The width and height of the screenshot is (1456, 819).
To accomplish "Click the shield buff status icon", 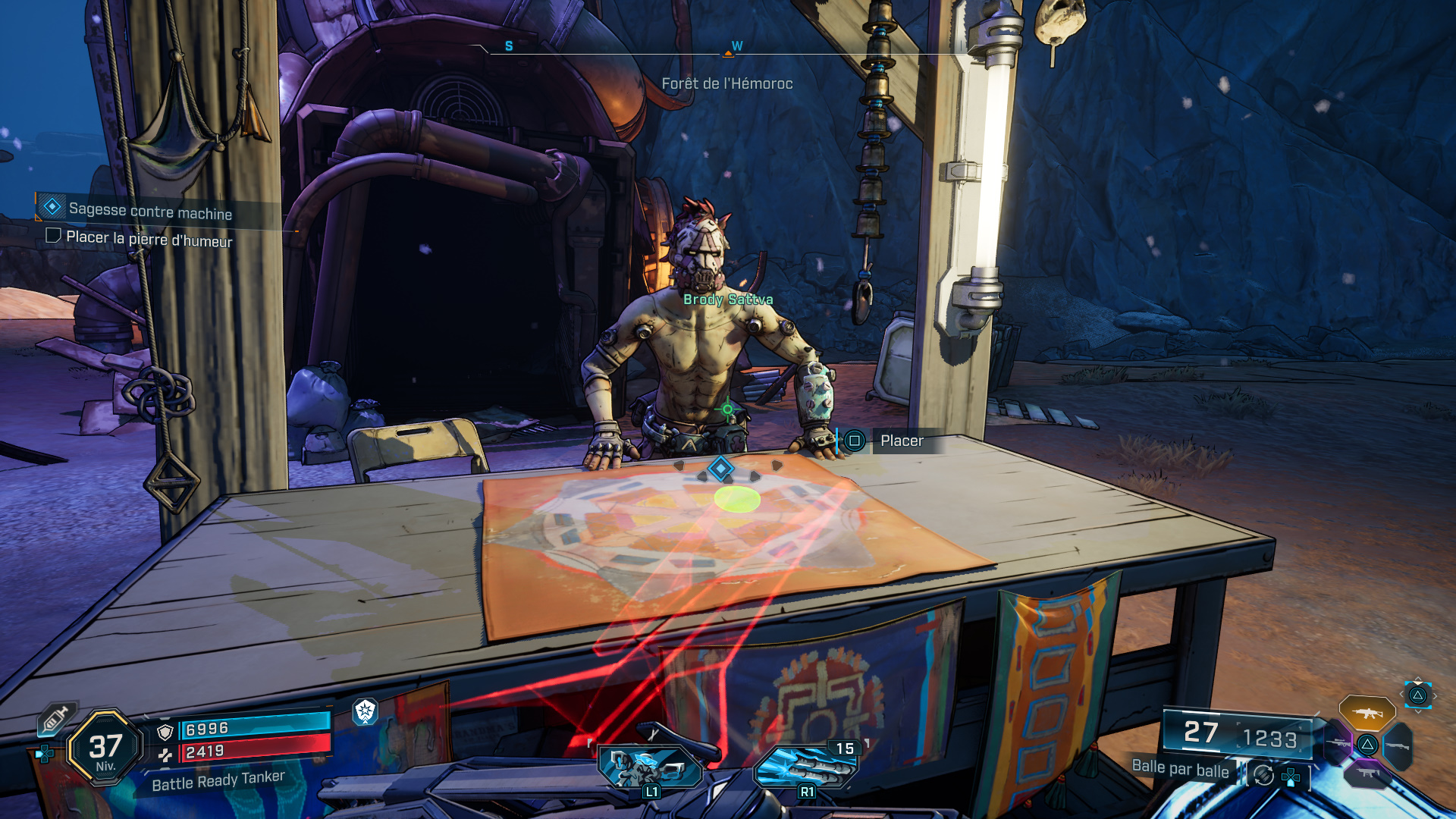I will coord(366,711).
